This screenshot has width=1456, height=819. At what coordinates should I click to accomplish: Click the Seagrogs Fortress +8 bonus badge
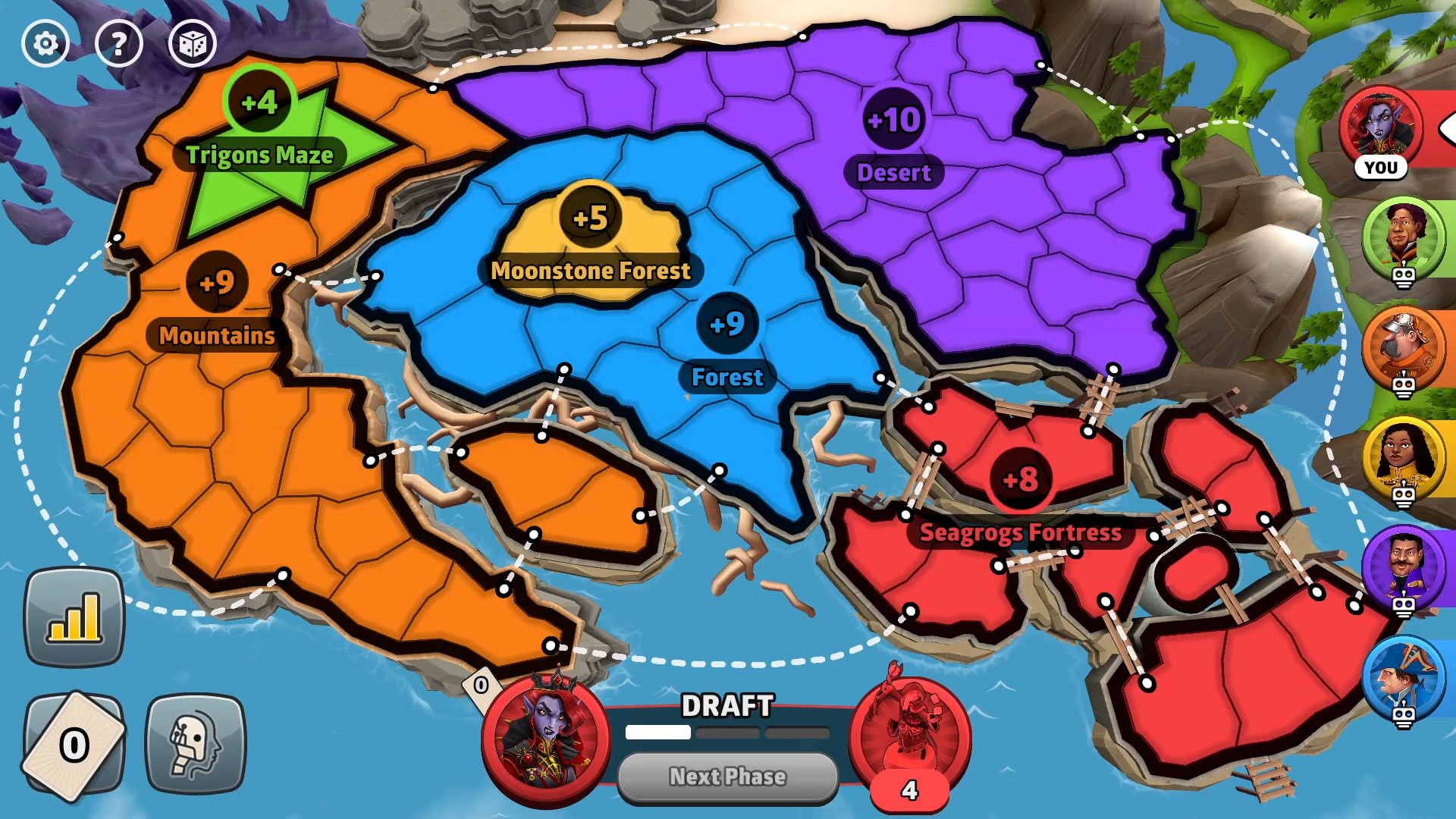tap(1020, 479)
